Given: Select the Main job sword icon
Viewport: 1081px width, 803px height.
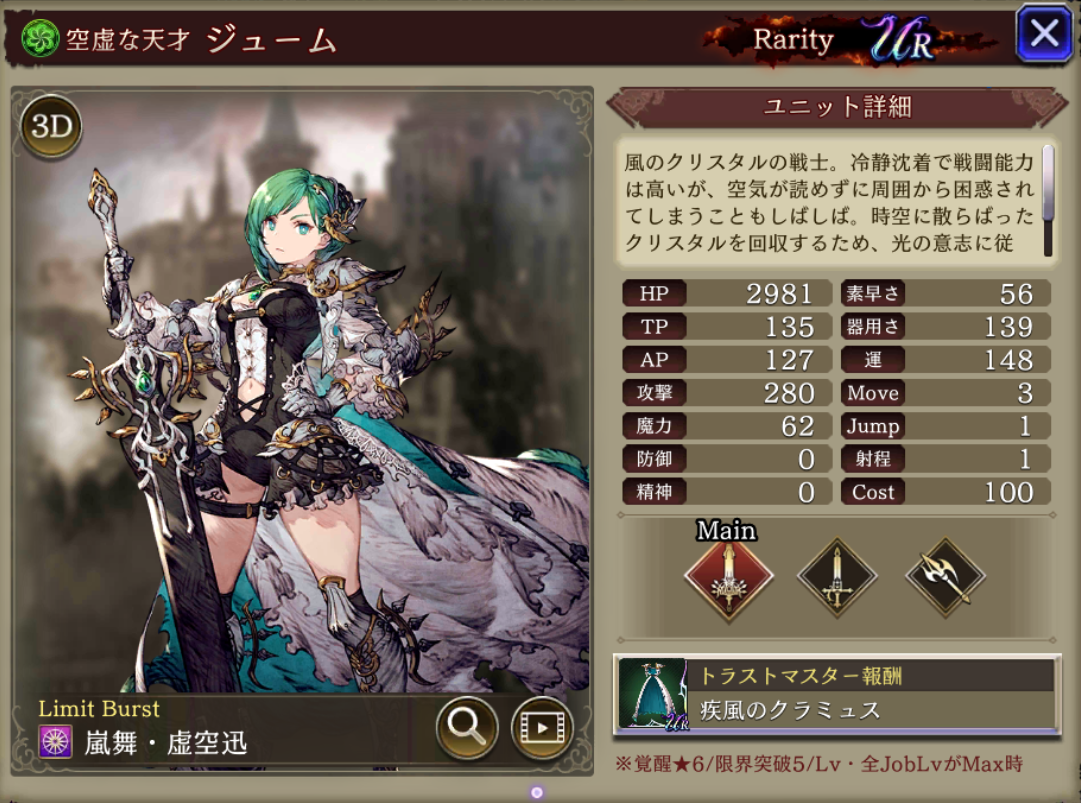Looking at the screenshot, I should click(x=729, y=577).
